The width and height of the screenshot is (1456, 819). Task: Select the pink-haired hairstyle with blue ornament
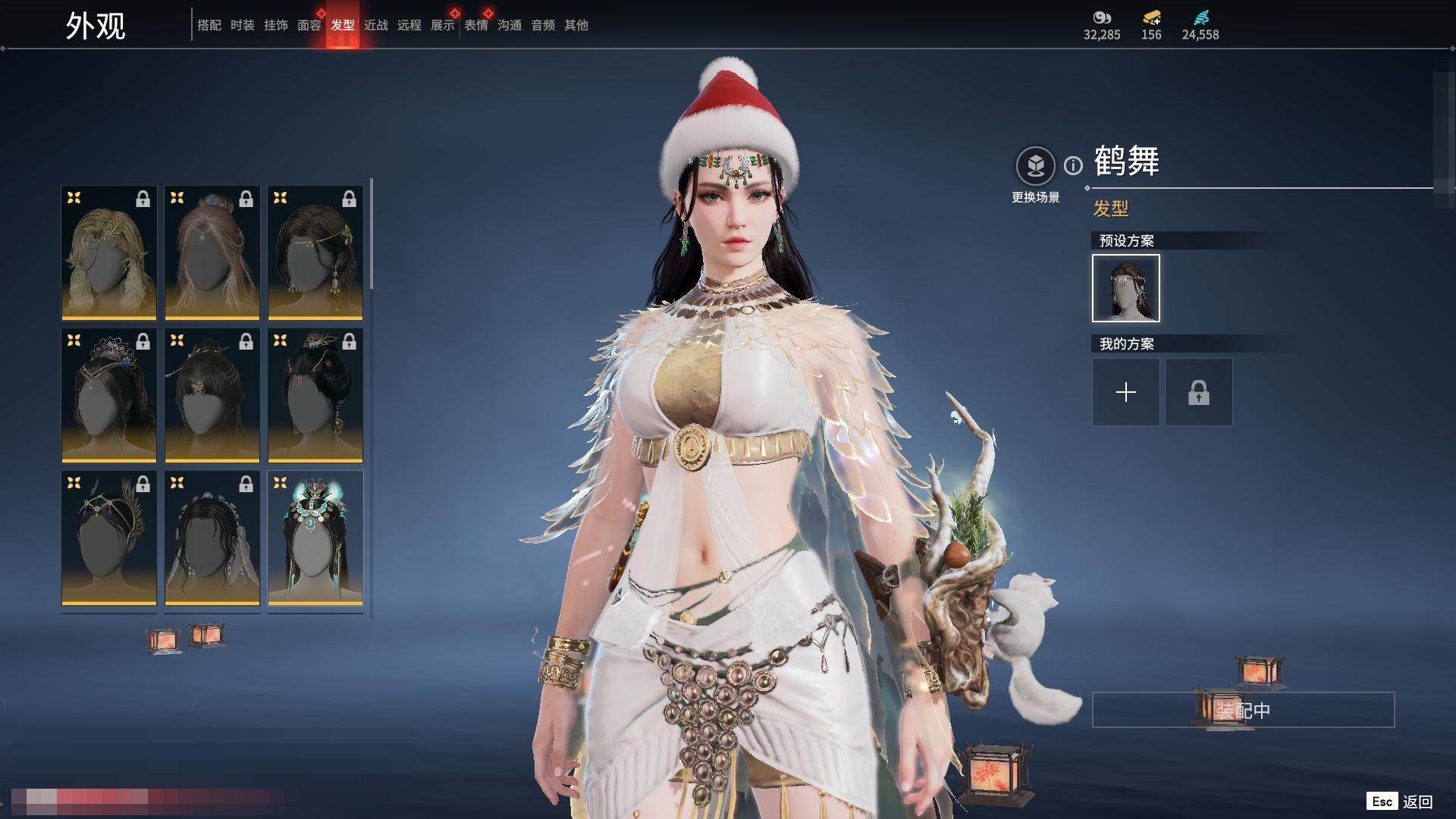212,253
